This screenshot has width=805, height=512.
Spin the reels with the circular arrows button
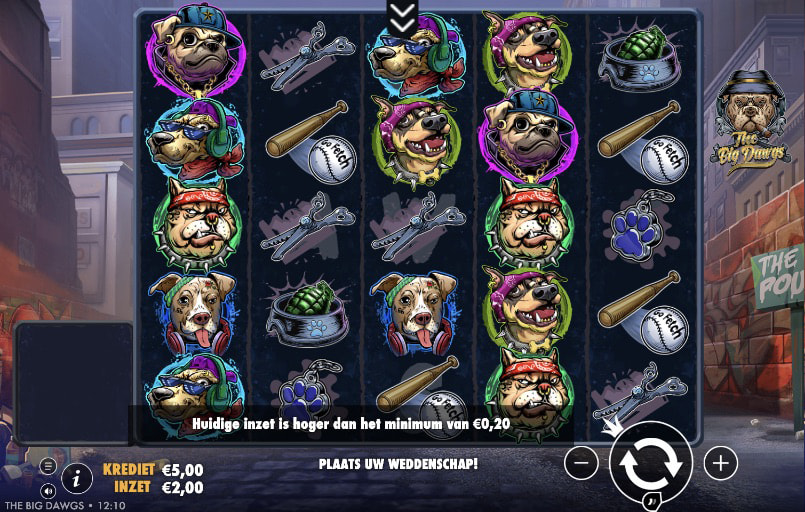(x=650, y=462)
